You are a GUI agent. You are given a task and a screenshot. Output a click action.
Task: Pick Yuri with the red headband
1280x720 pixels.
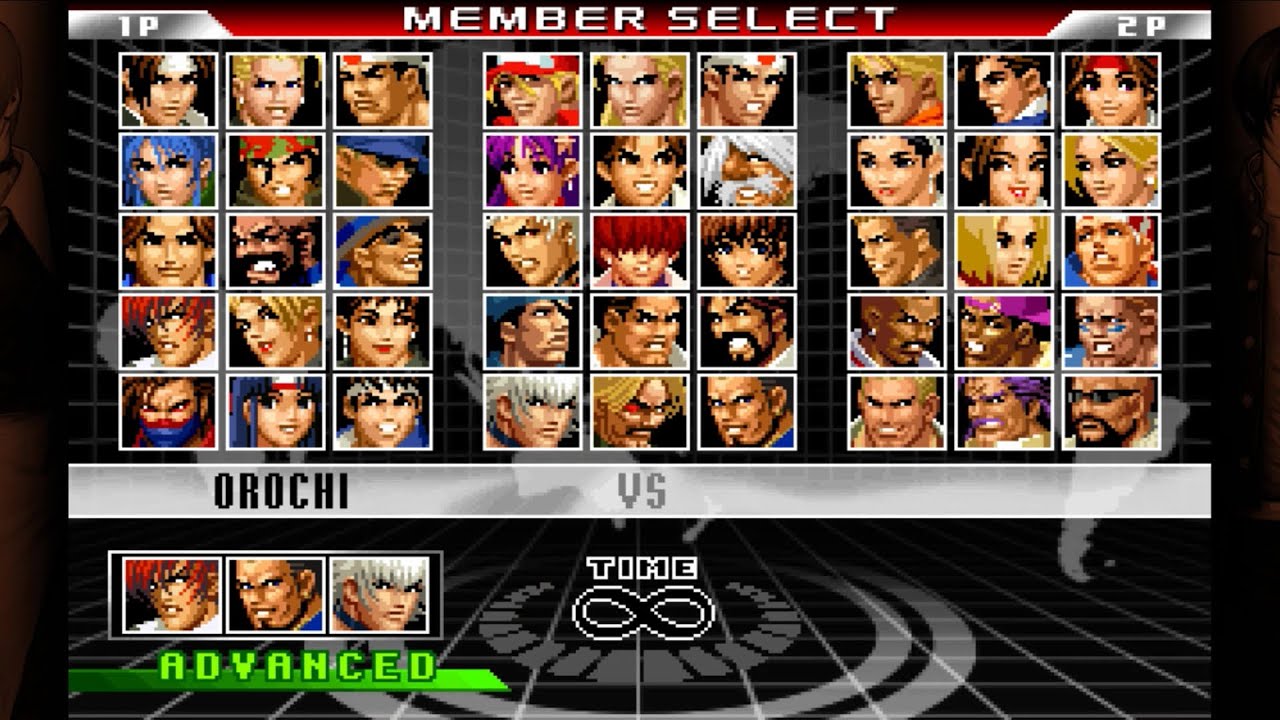(x=1111, y=90)
